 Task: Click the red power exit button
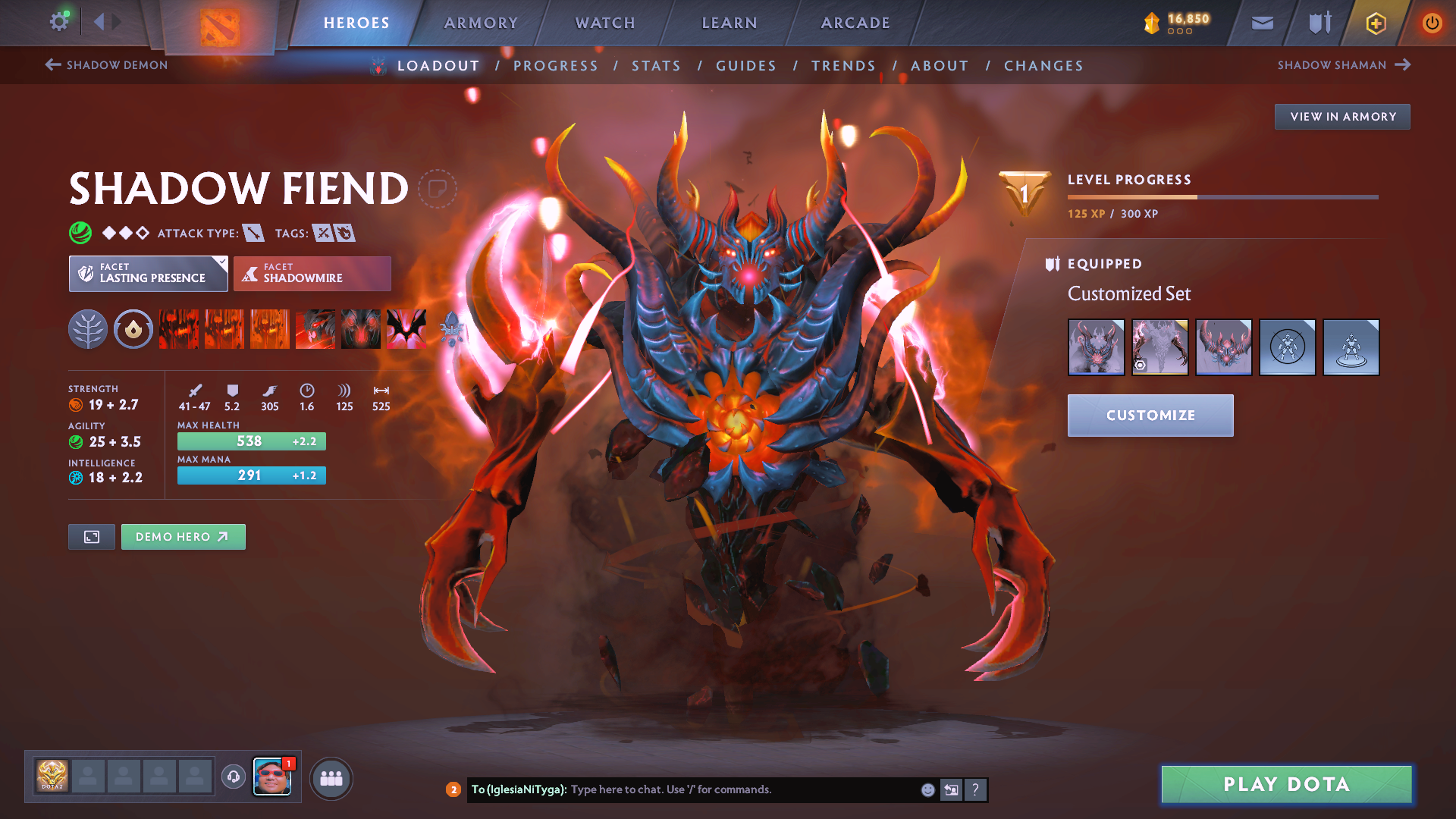[x=1432, y=23]
